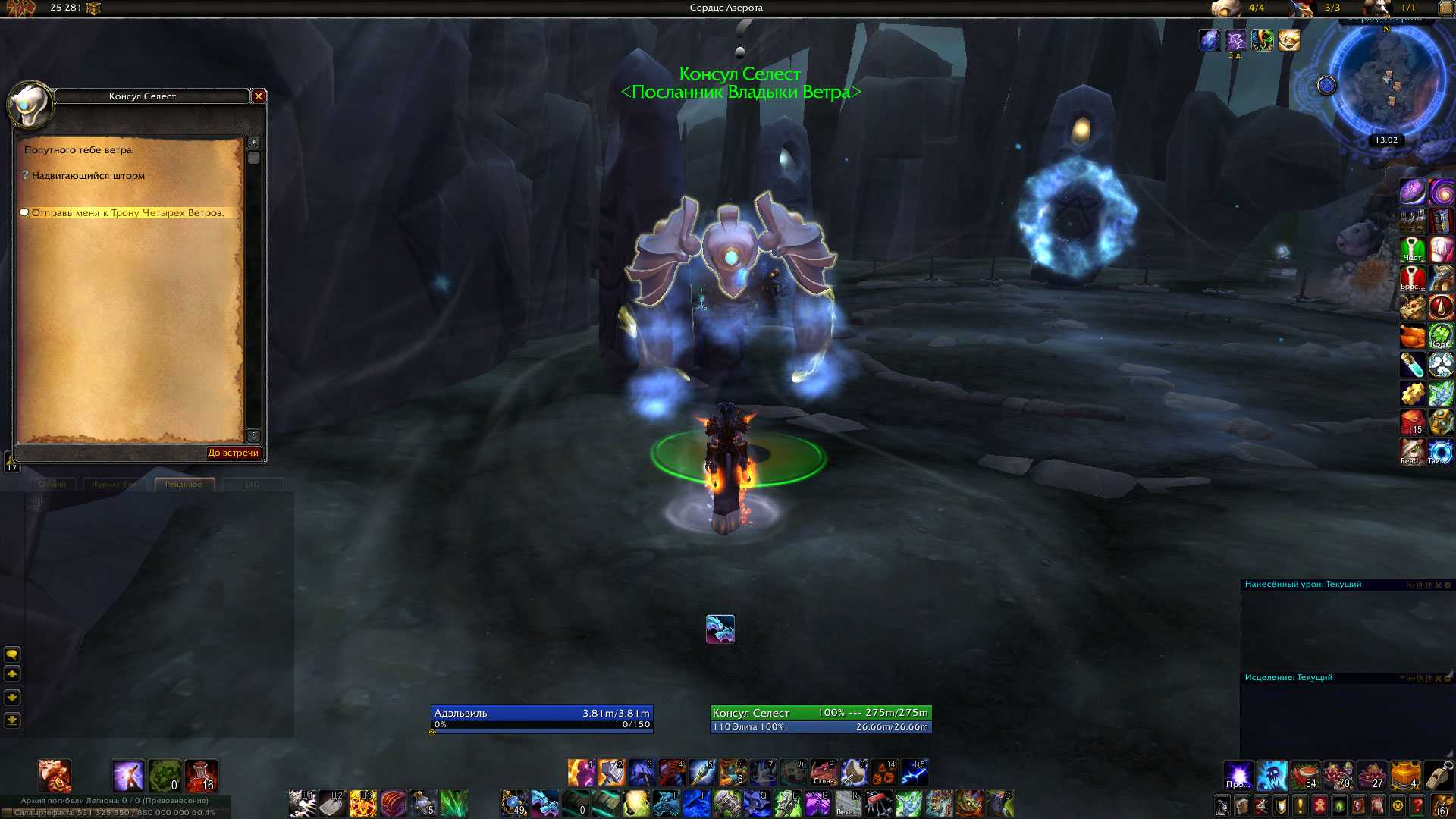The width and height of the screenshot is (1456, 819).
Task: Close the Консул Селест dialogue window
Action: [259, 96]
